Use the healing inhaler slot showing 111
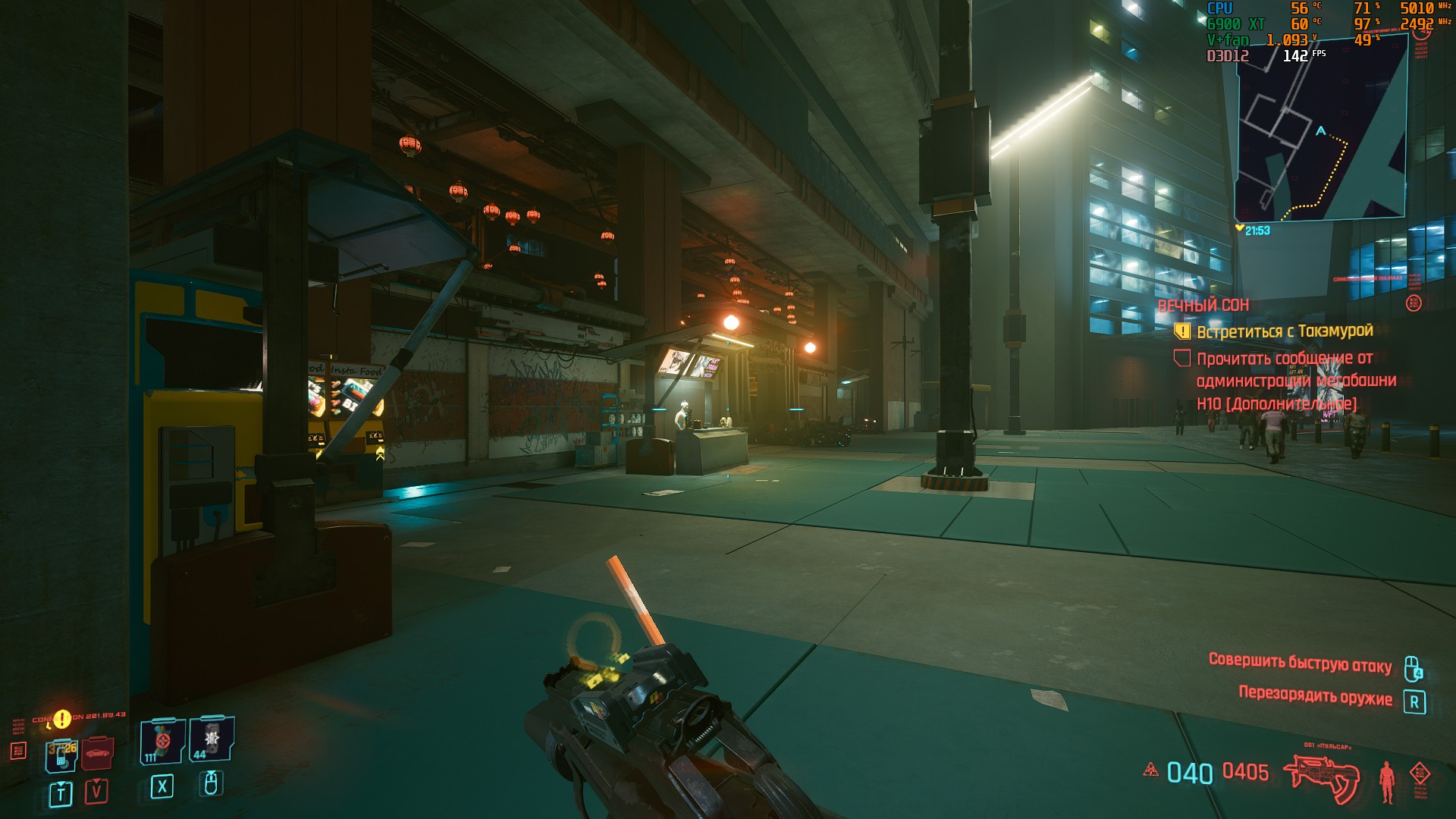This screenshot has height=819, width=1456. (162, 741)
